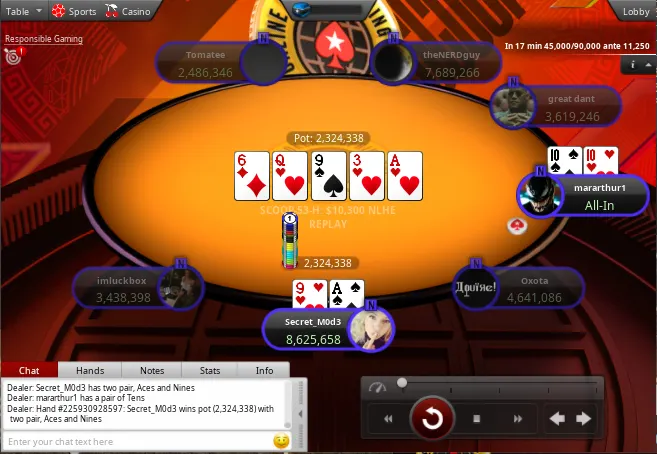This screenshot has width=657, height=454.
Task: Switch to the Hands tab
Action: point(89,371)
